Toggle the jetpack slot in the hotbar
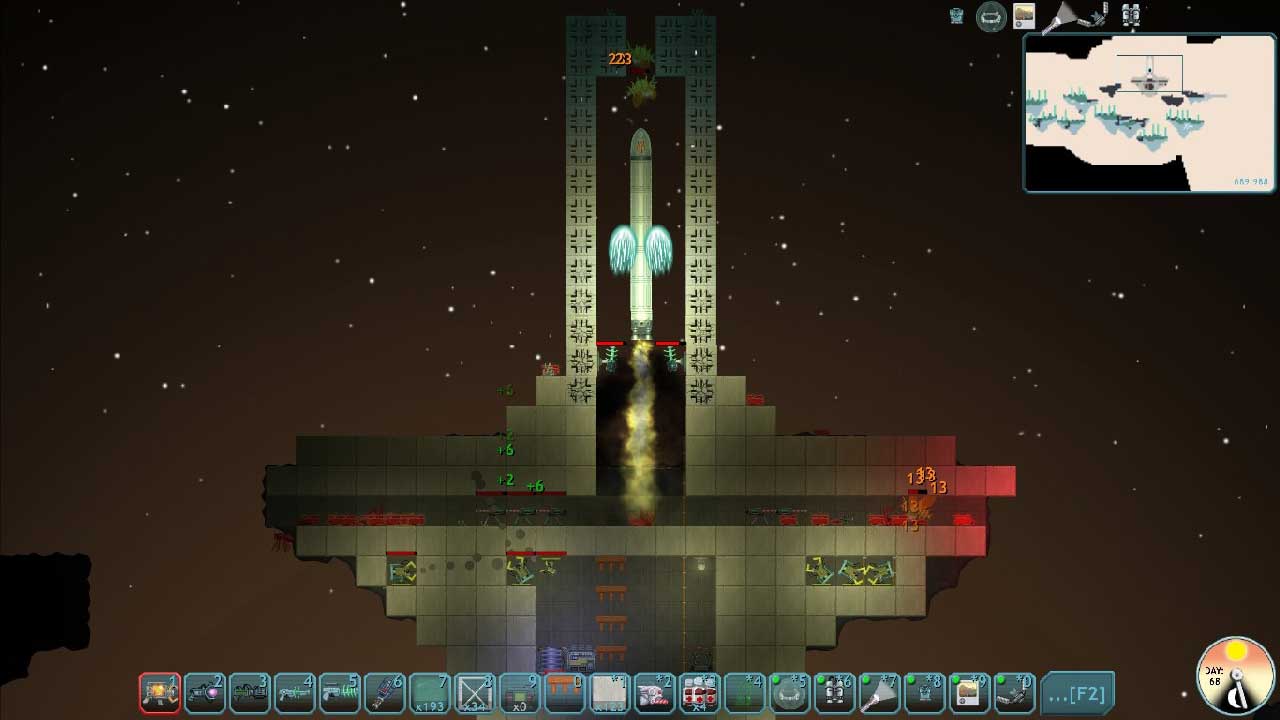 834,692
